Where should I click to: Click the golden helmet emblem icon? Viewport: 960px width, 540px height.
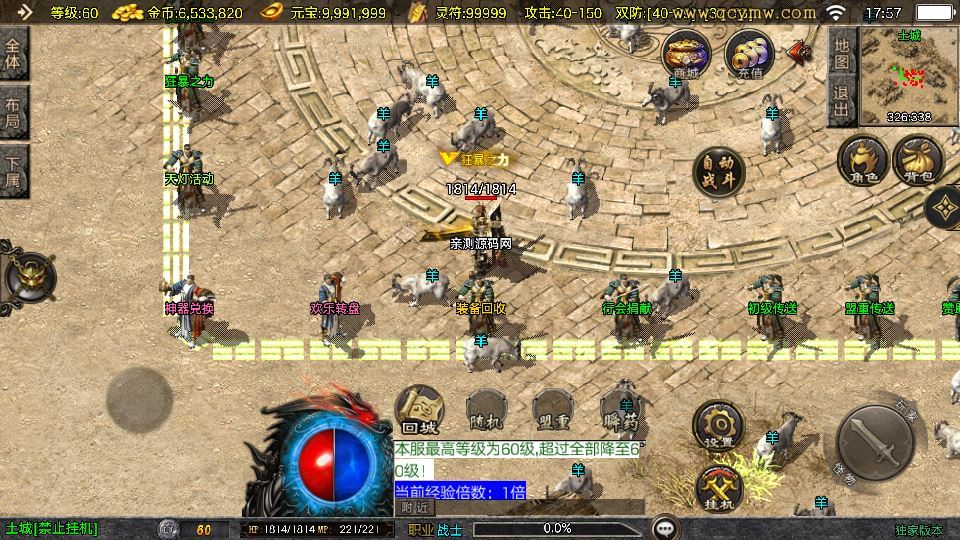click(x=28, y=277)
